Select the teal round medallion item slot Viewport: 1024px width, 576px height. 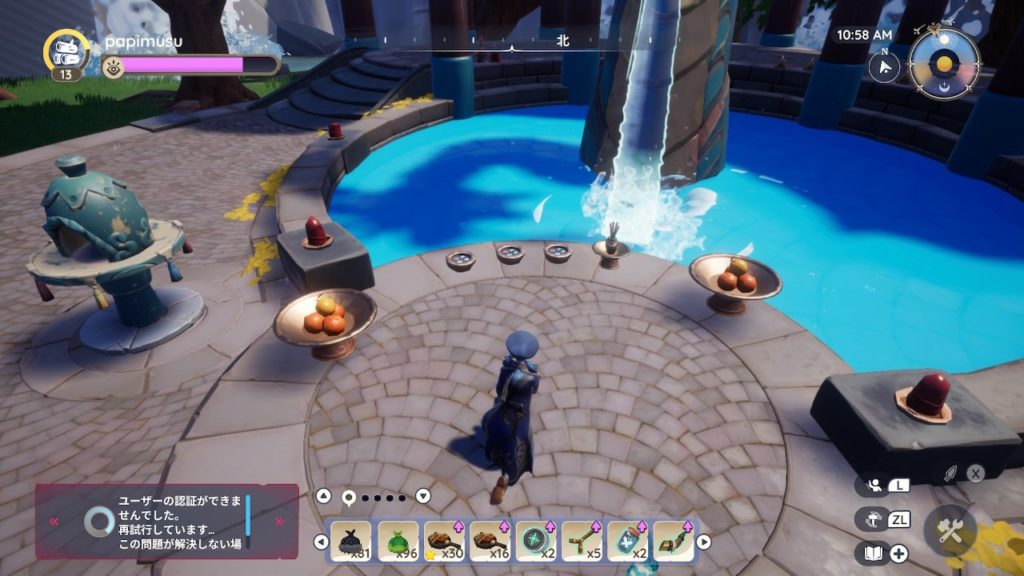(x=537, y=540)
